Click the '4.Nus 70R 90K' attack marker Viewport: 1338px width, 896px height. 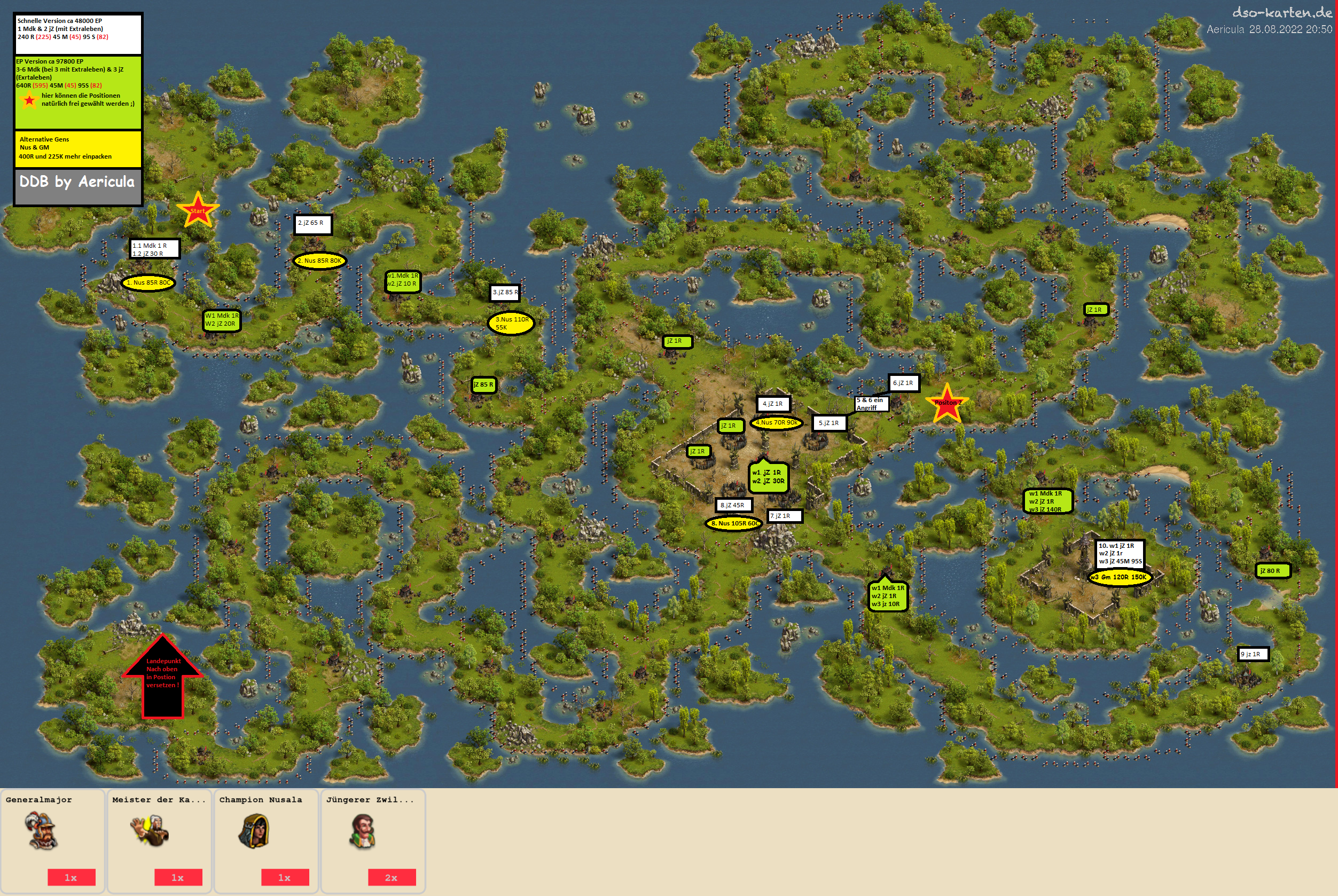tap(776, 423)
